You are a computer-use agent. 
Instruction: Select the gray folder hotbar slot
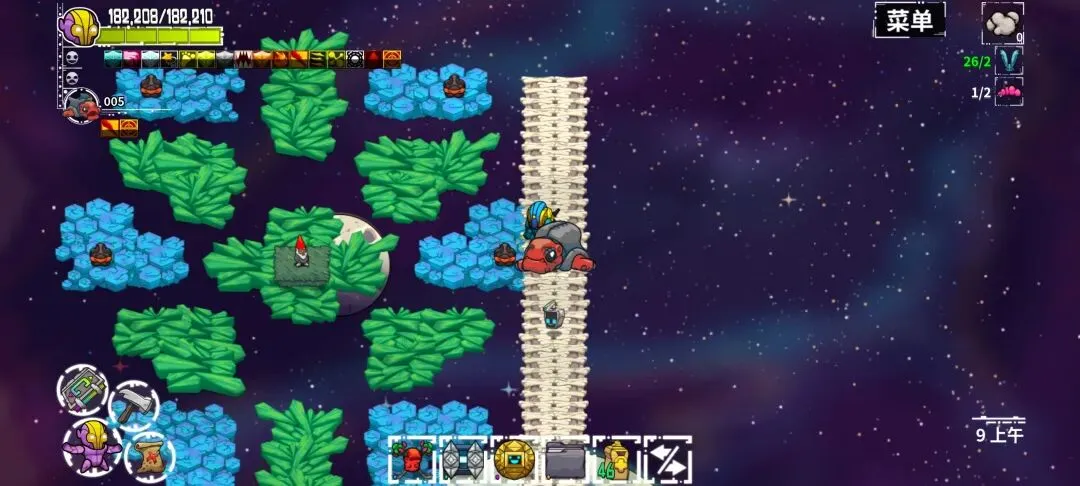click(x=565, y=460)
